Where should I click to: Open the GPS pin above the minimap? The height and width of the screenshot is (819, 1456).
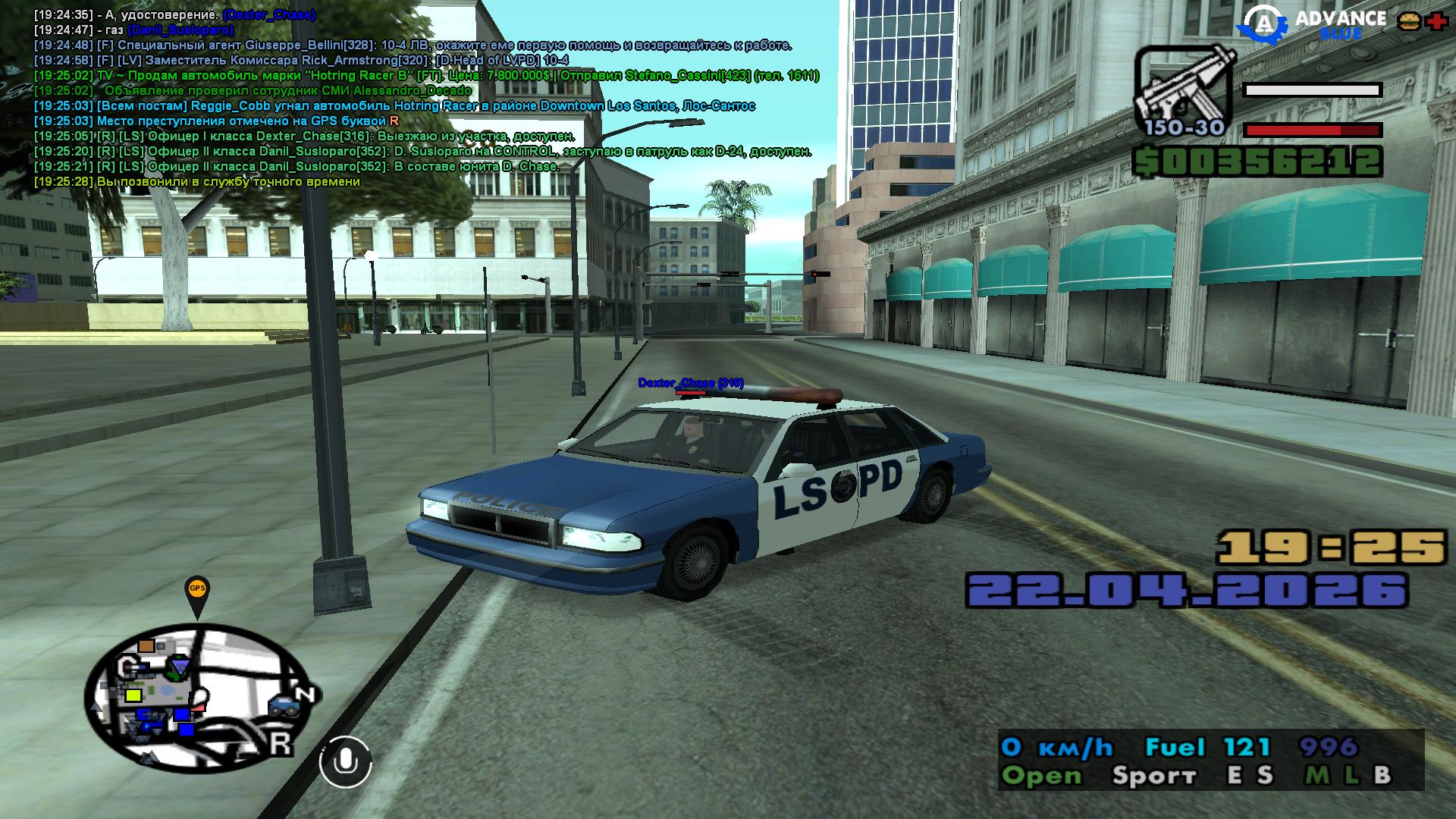point(197,595)
